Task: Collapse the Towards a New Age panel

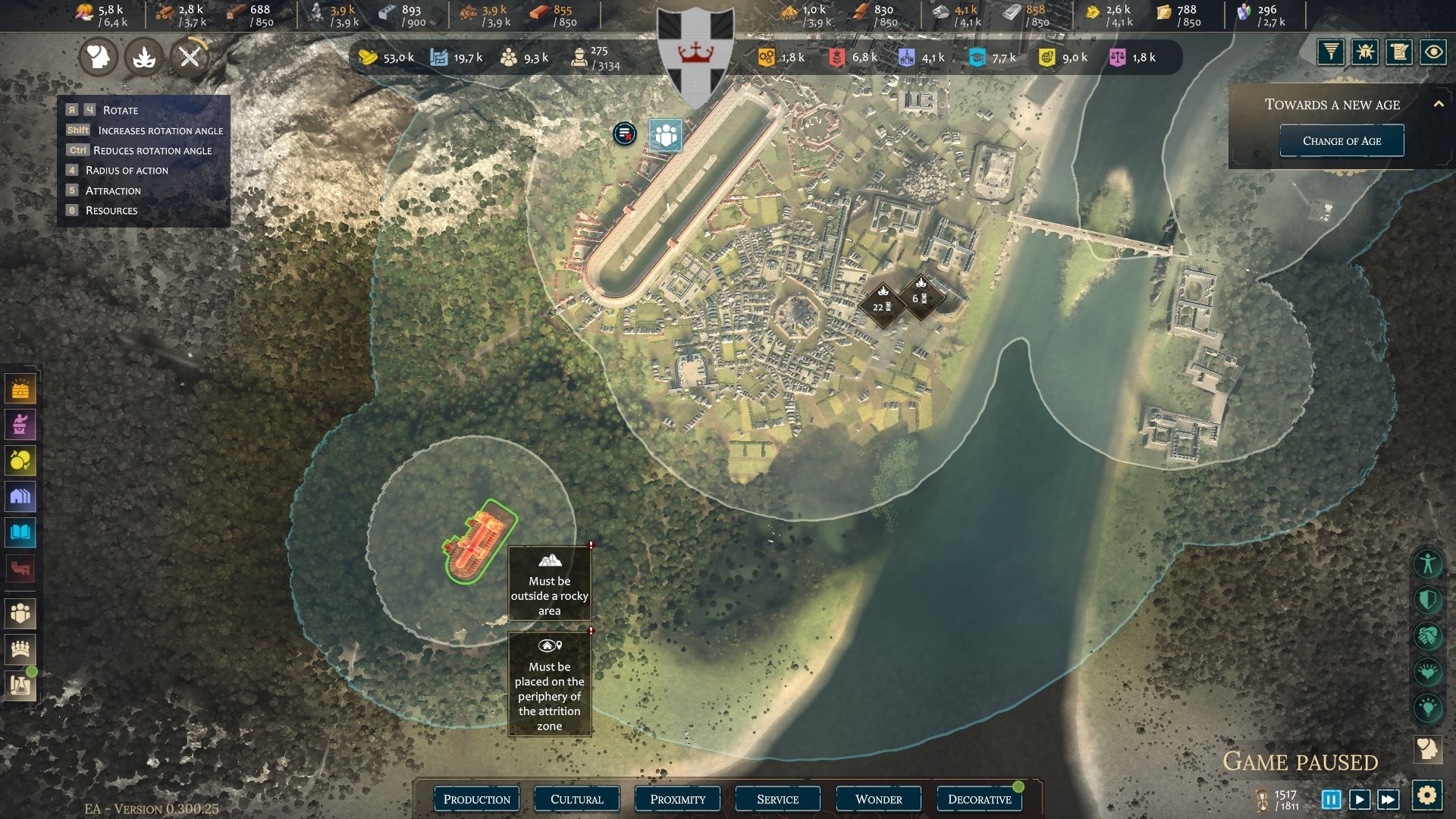Action: (1439, 105)
